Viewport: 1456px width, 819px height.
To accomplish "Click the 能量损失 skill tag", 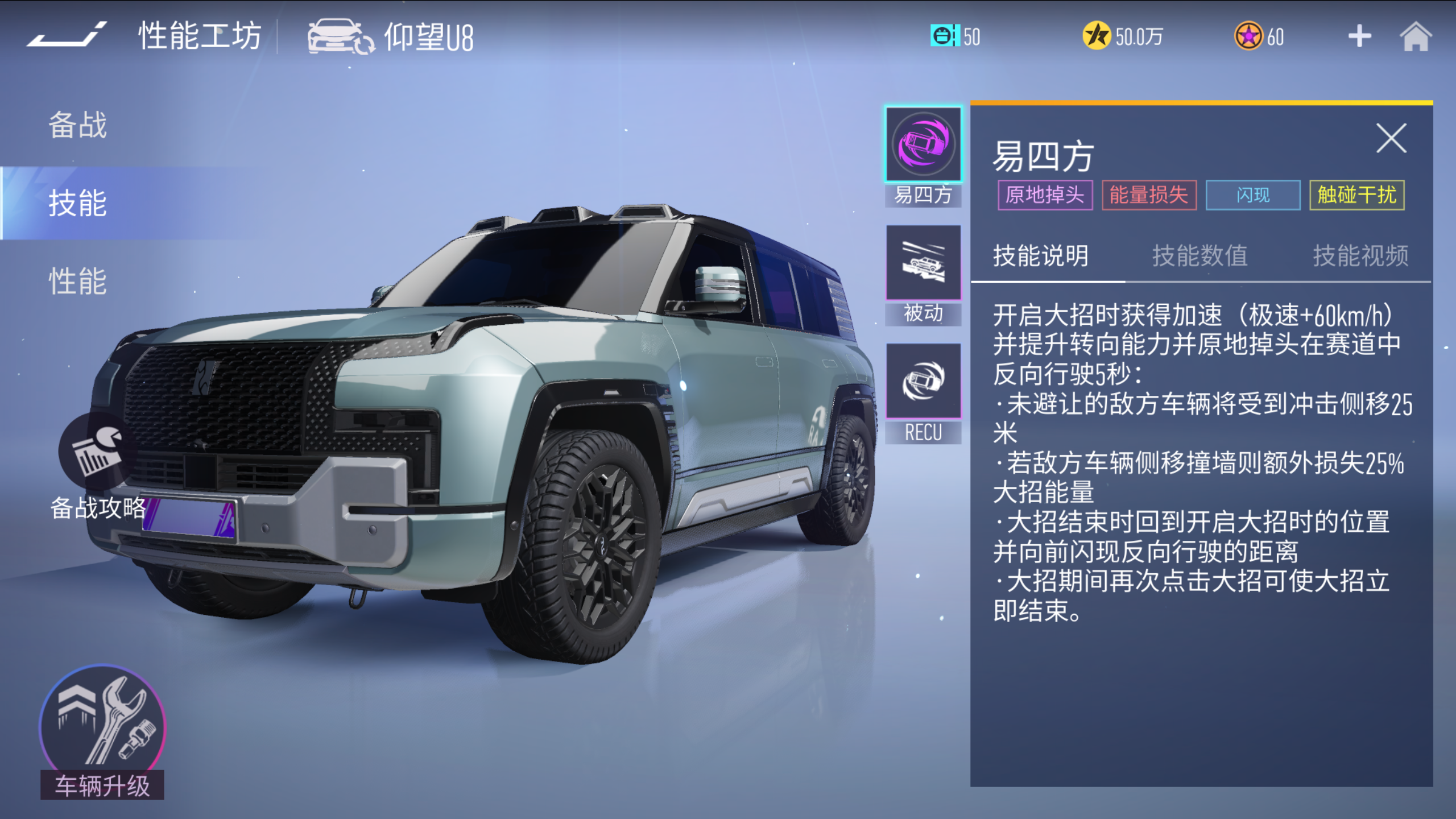I will (1149, 195).
